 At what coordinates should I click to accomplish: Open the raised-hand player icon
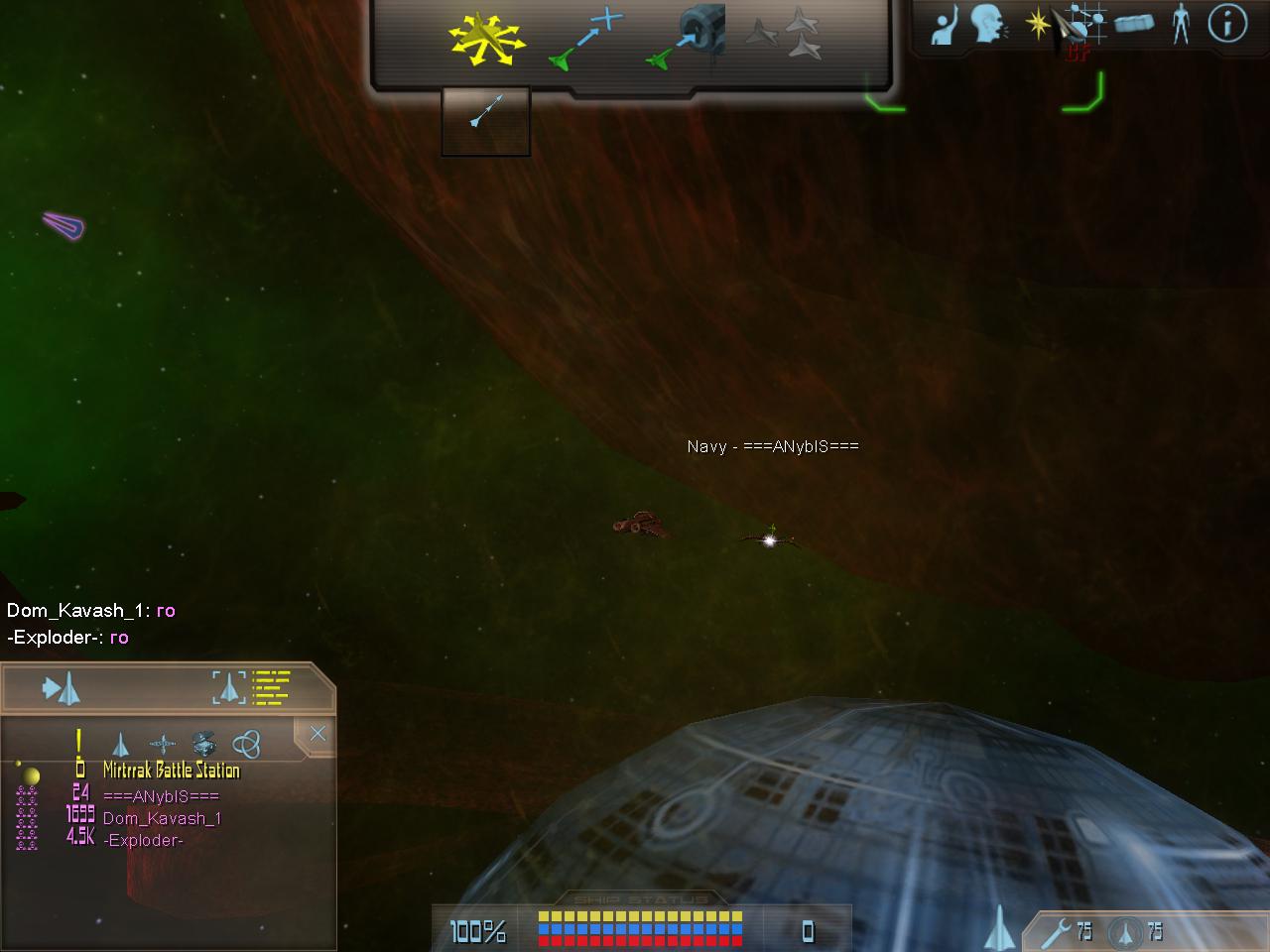pos(945,25)
